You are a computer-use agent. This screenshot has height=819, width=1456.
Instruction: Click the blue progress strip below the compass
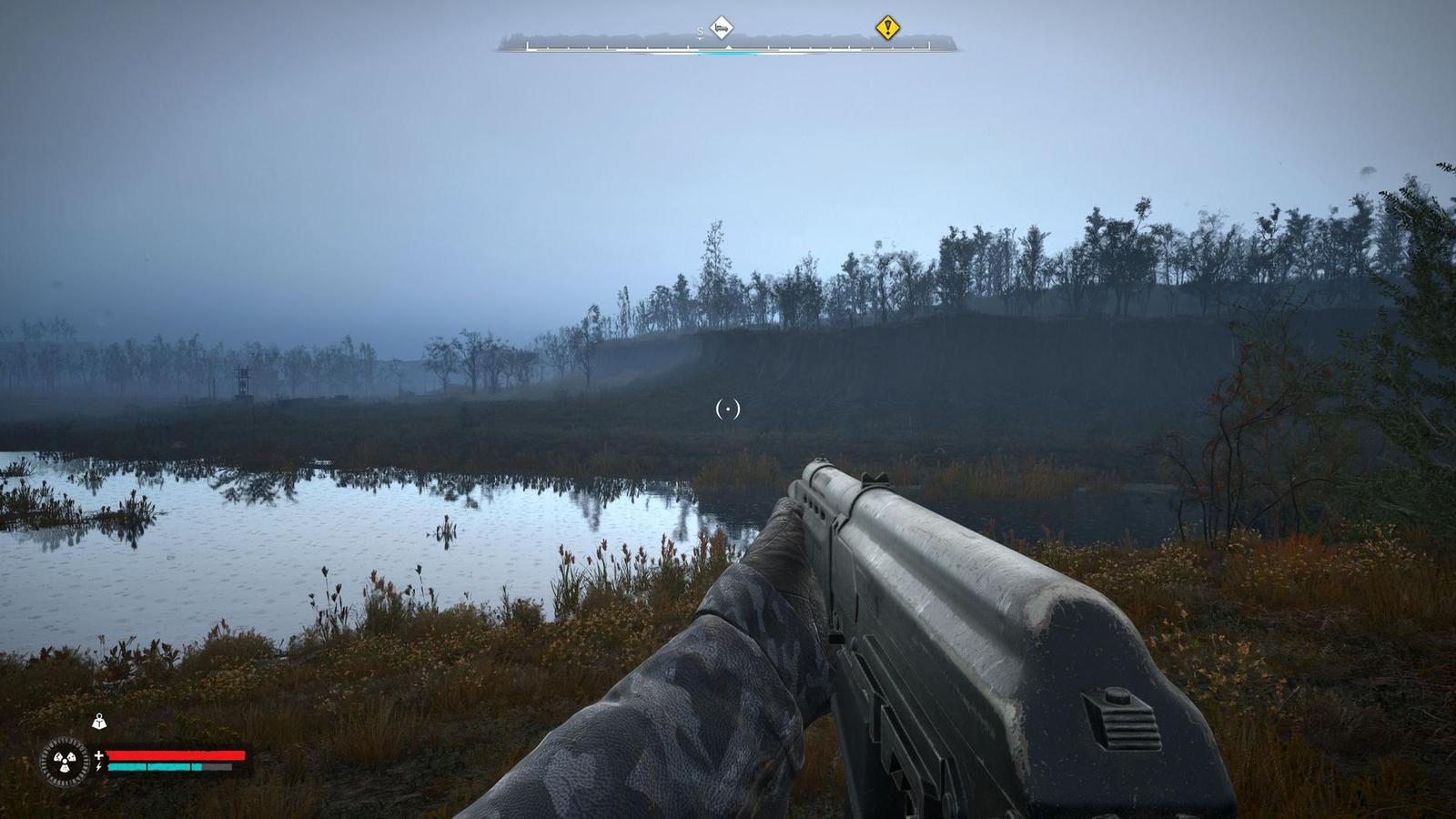728,54
